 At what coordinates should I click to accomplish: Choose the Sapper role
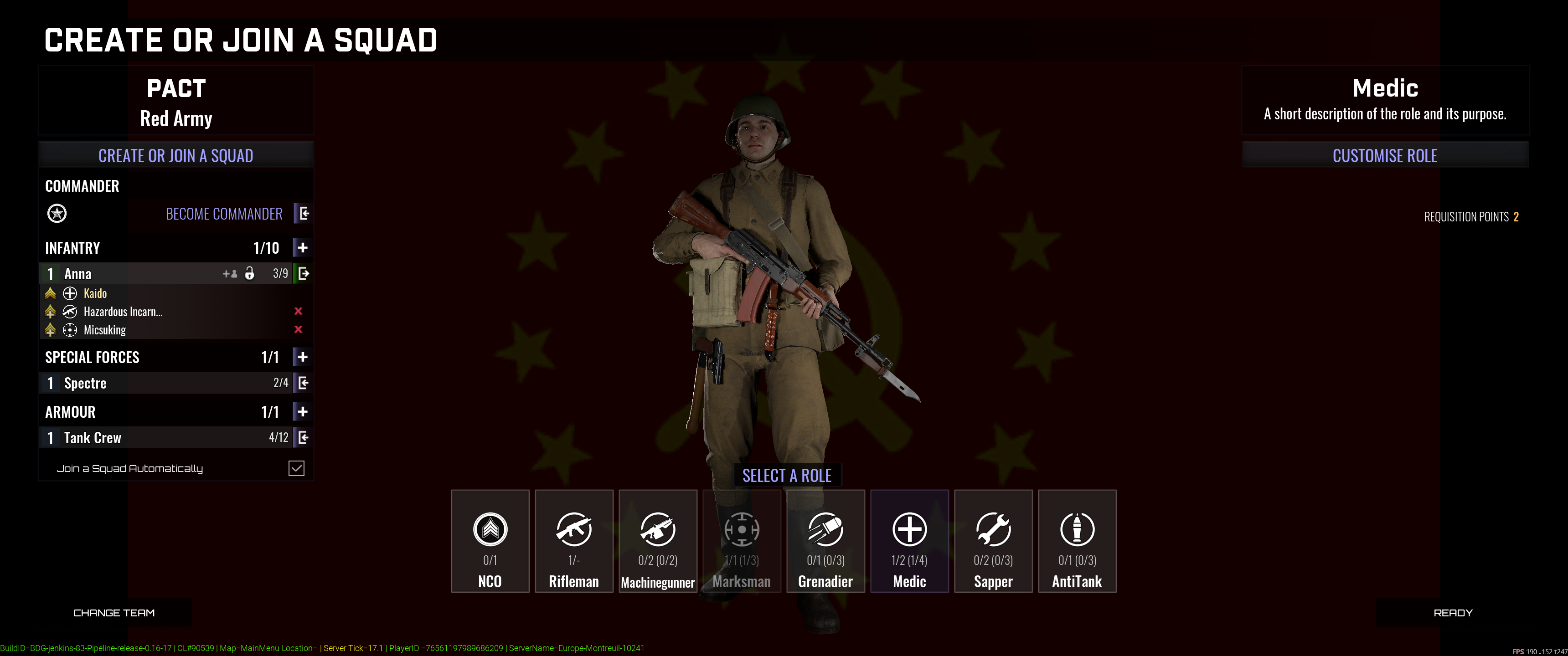[x=993, y=541]
